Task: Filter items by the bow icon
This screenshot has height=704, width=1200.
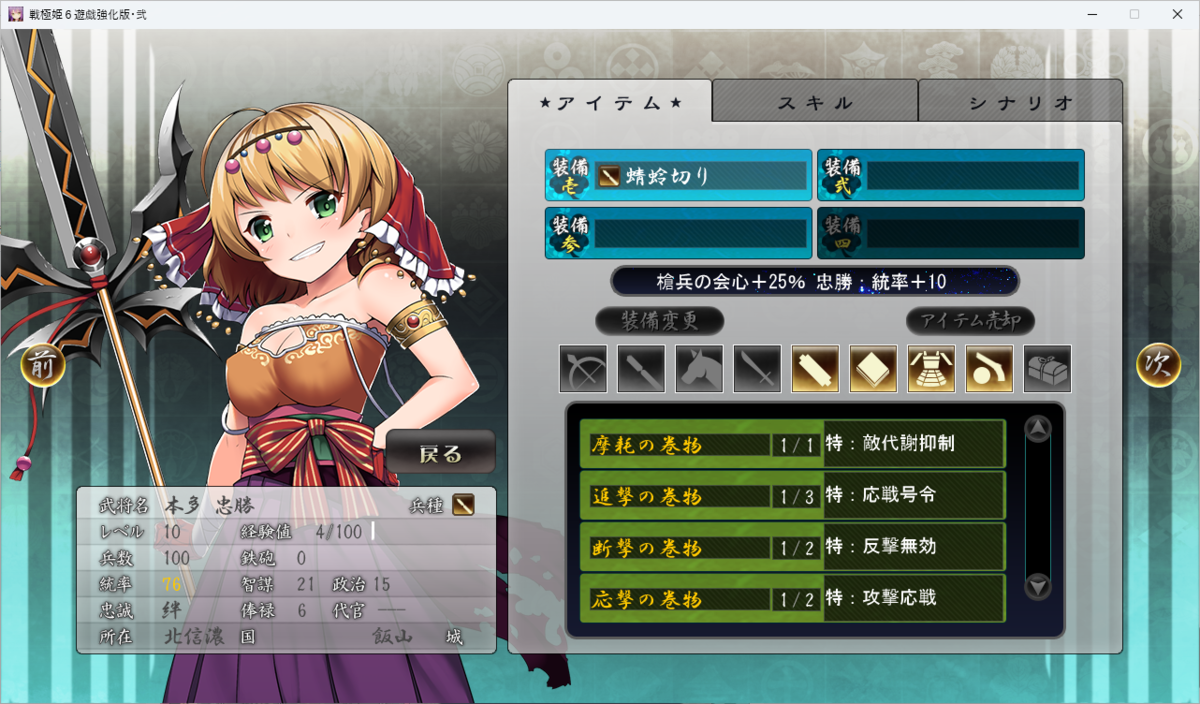Action: (583, 369)
